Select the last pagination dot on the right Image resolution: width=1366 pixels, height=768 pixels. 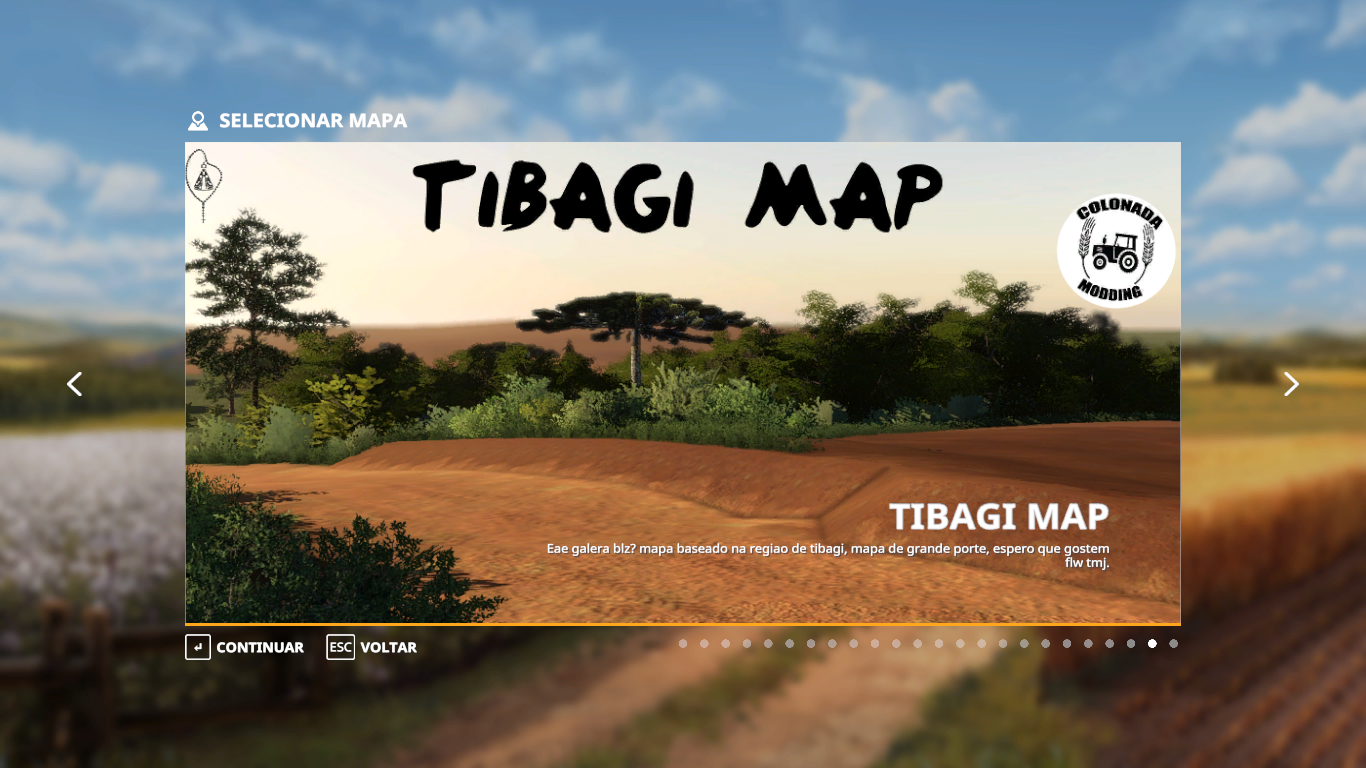1174,643
